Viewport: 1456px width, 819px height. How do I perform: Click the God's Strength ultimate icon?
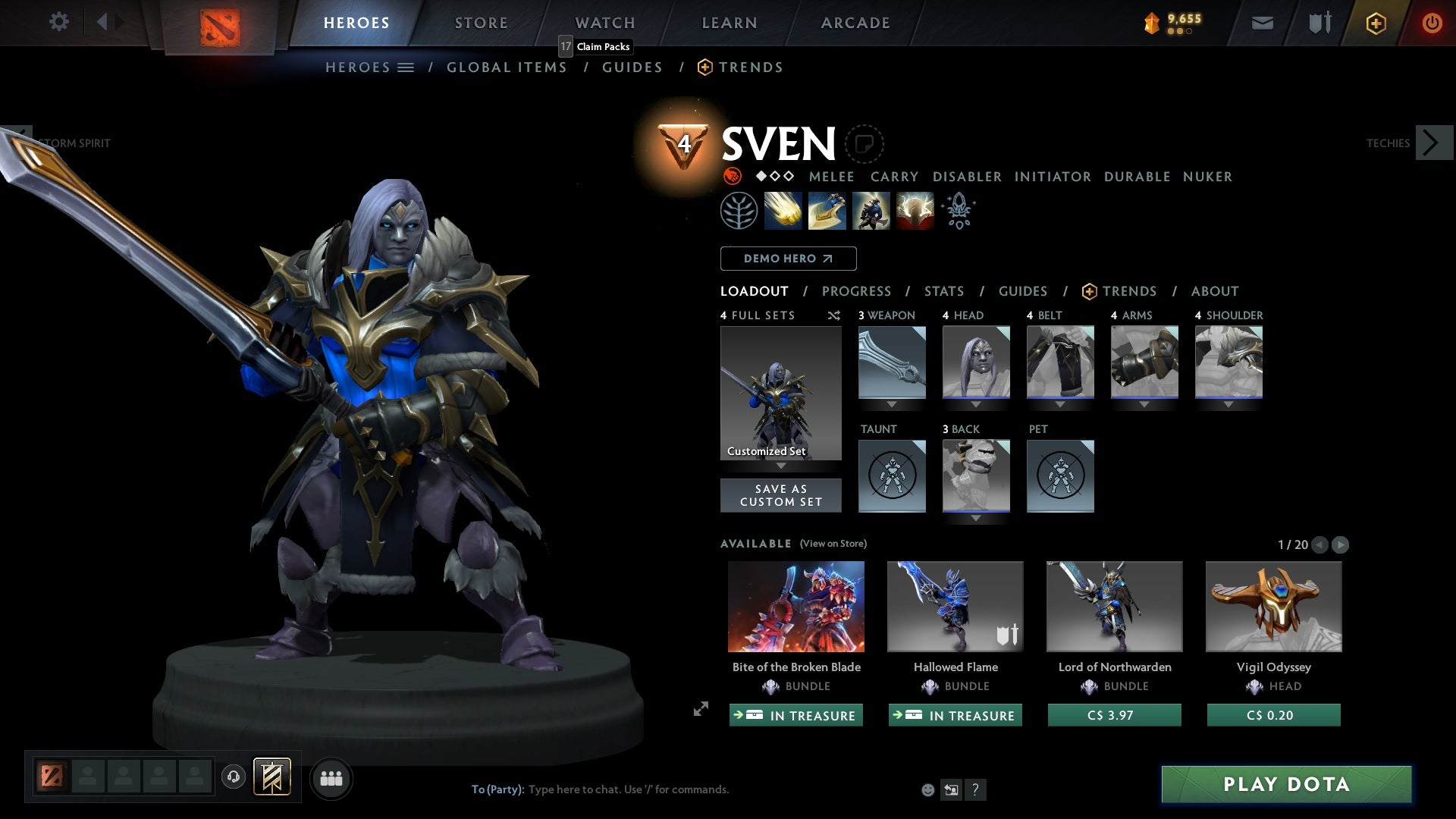tap(914, 210)
